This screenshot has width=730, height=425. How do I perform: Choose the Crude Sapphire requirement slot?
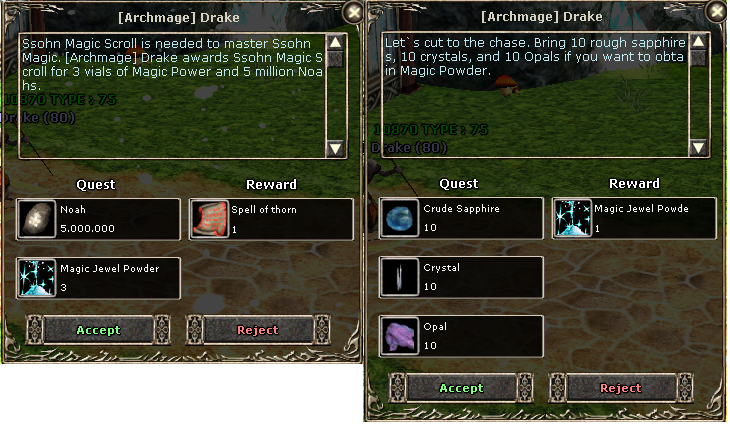coord(461,219)
